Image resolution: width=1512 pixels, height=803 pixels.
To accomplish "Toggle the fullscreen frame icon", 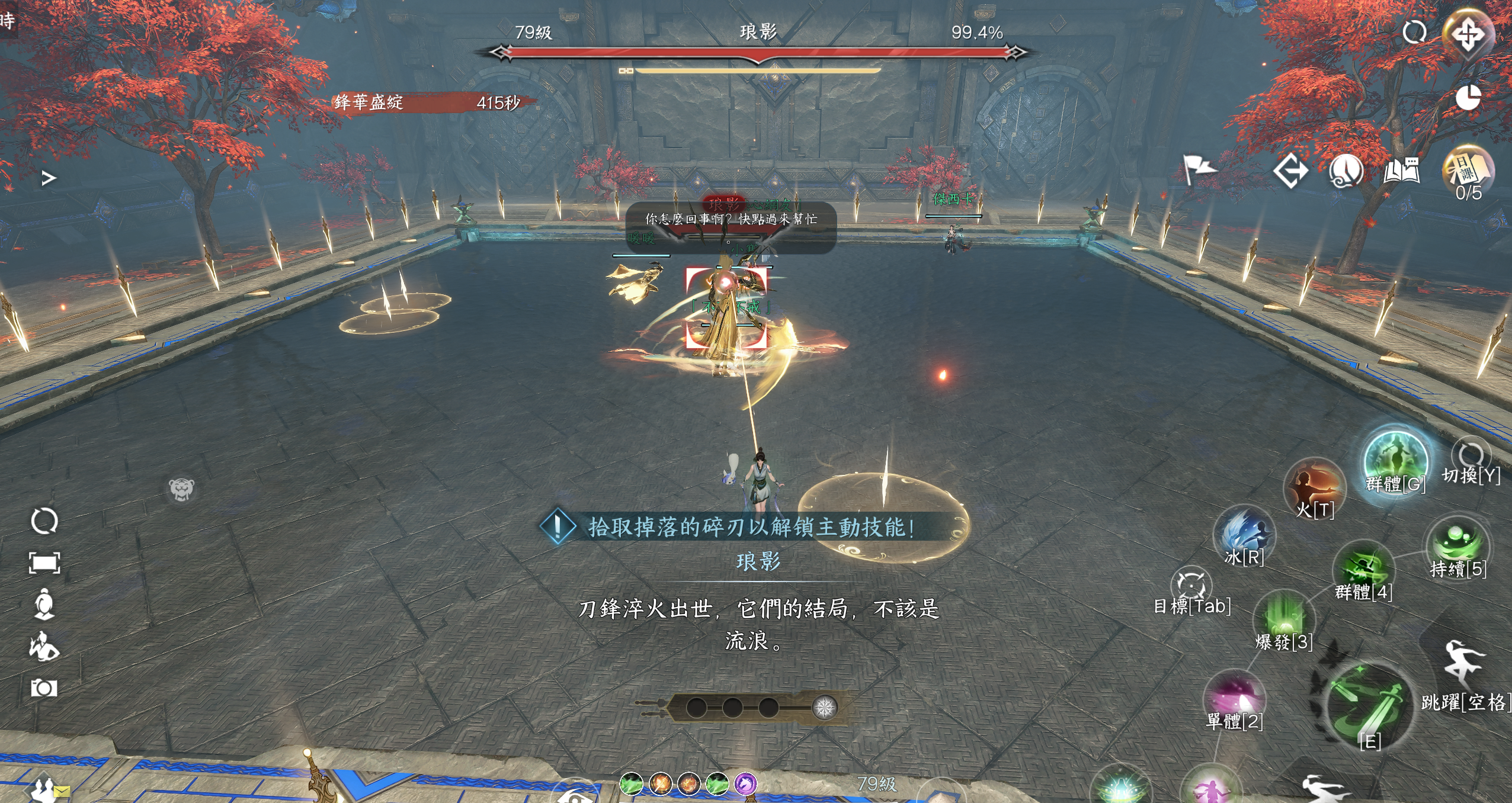I will 44,563.
